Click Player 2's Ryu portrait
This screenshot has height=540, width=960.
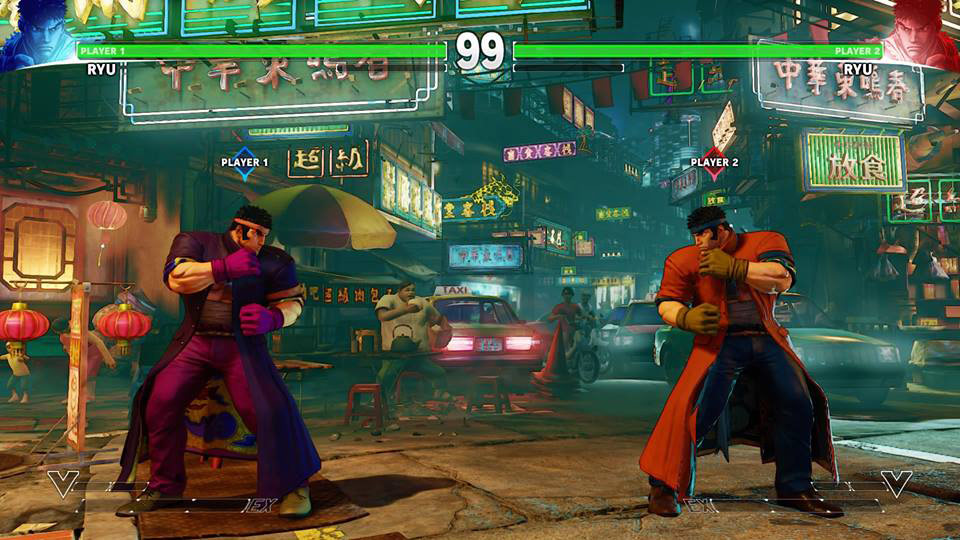pyautogui.click(x=924, y=30)
